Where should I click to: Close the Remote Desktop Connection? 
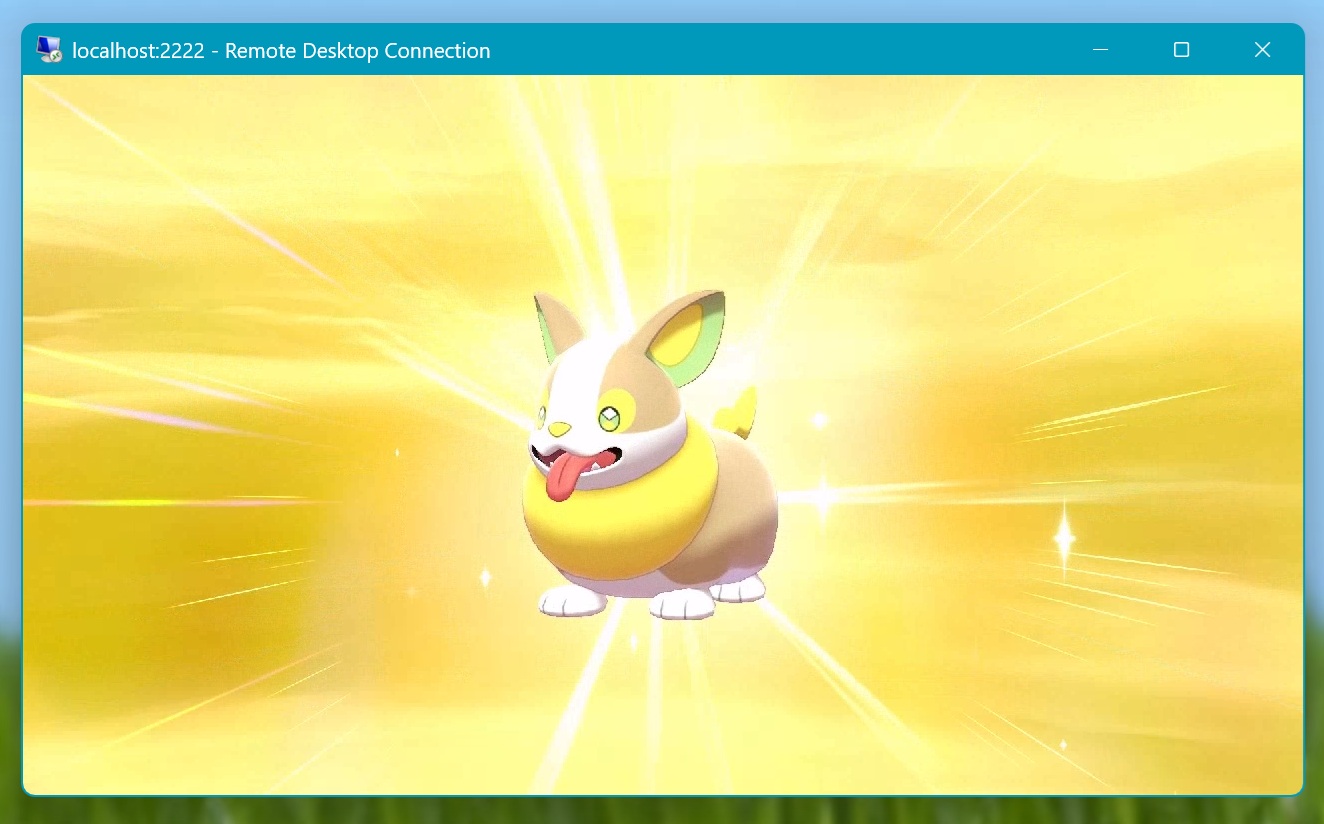[1262, 49]
